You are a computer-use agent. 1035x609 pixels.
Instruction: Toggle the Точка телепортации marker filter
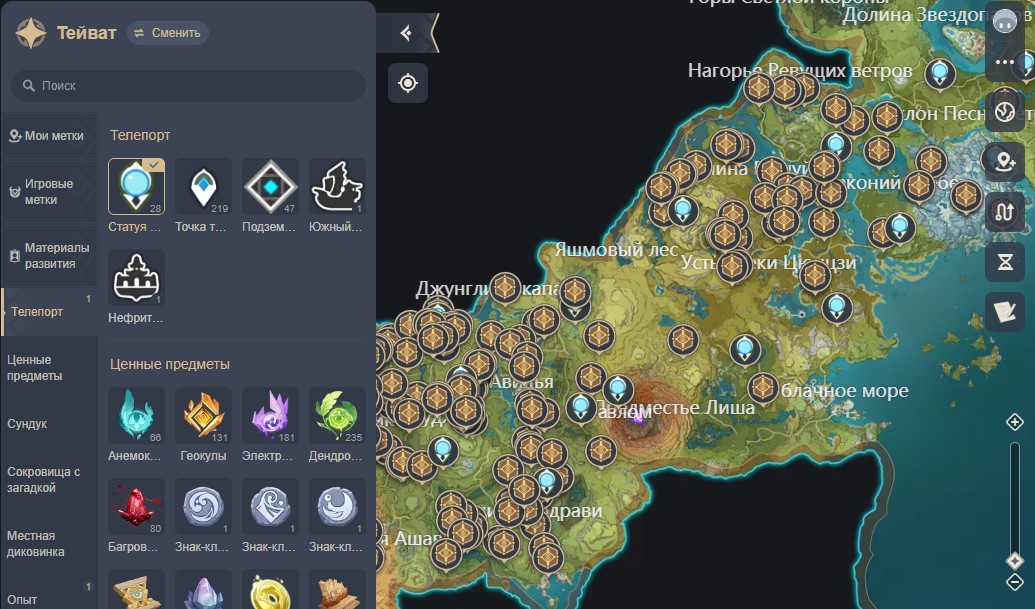tap(203, 187)
